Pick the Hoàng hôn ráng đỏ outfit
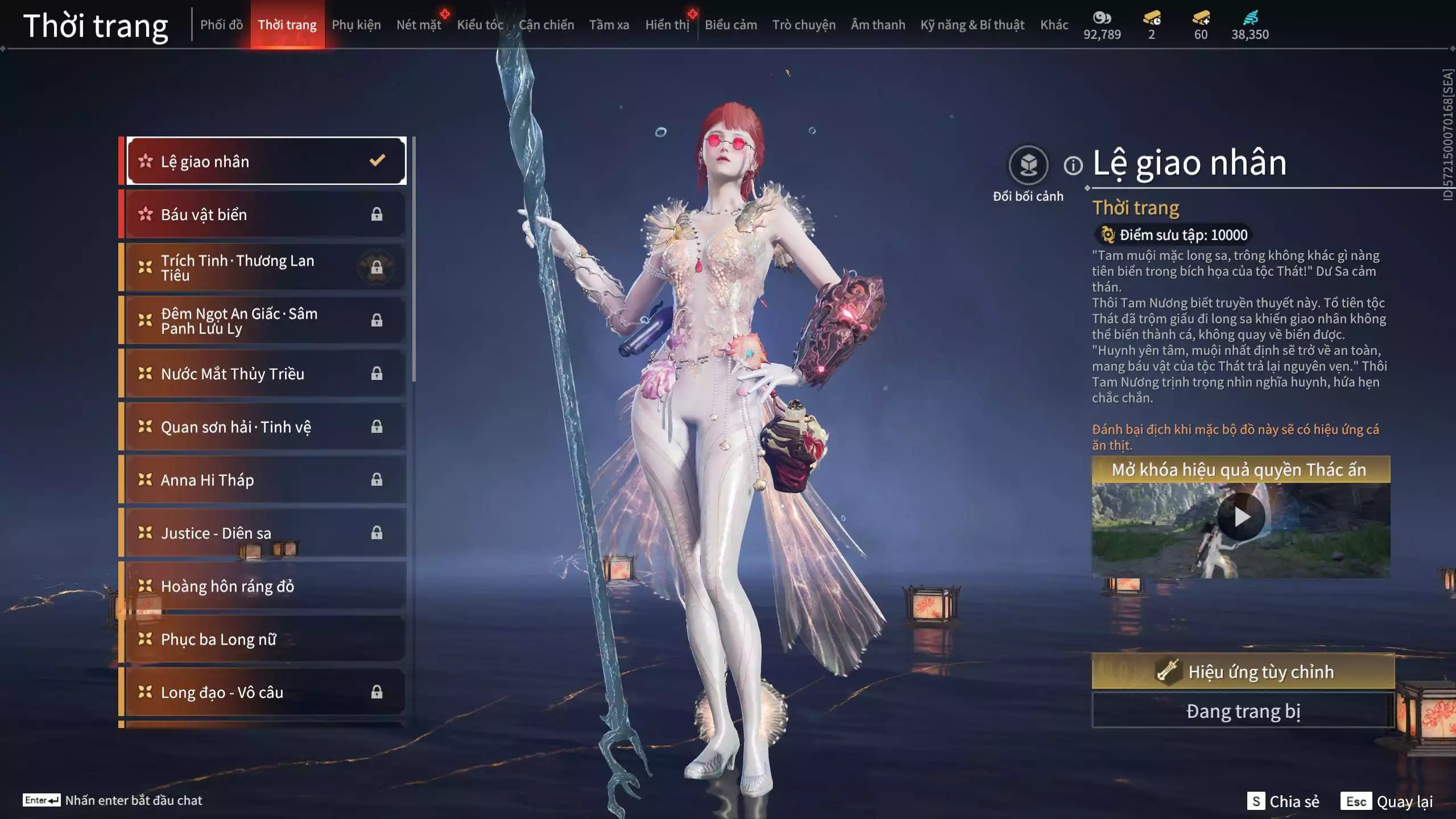Screen dimensions: 1456x819 265,586
